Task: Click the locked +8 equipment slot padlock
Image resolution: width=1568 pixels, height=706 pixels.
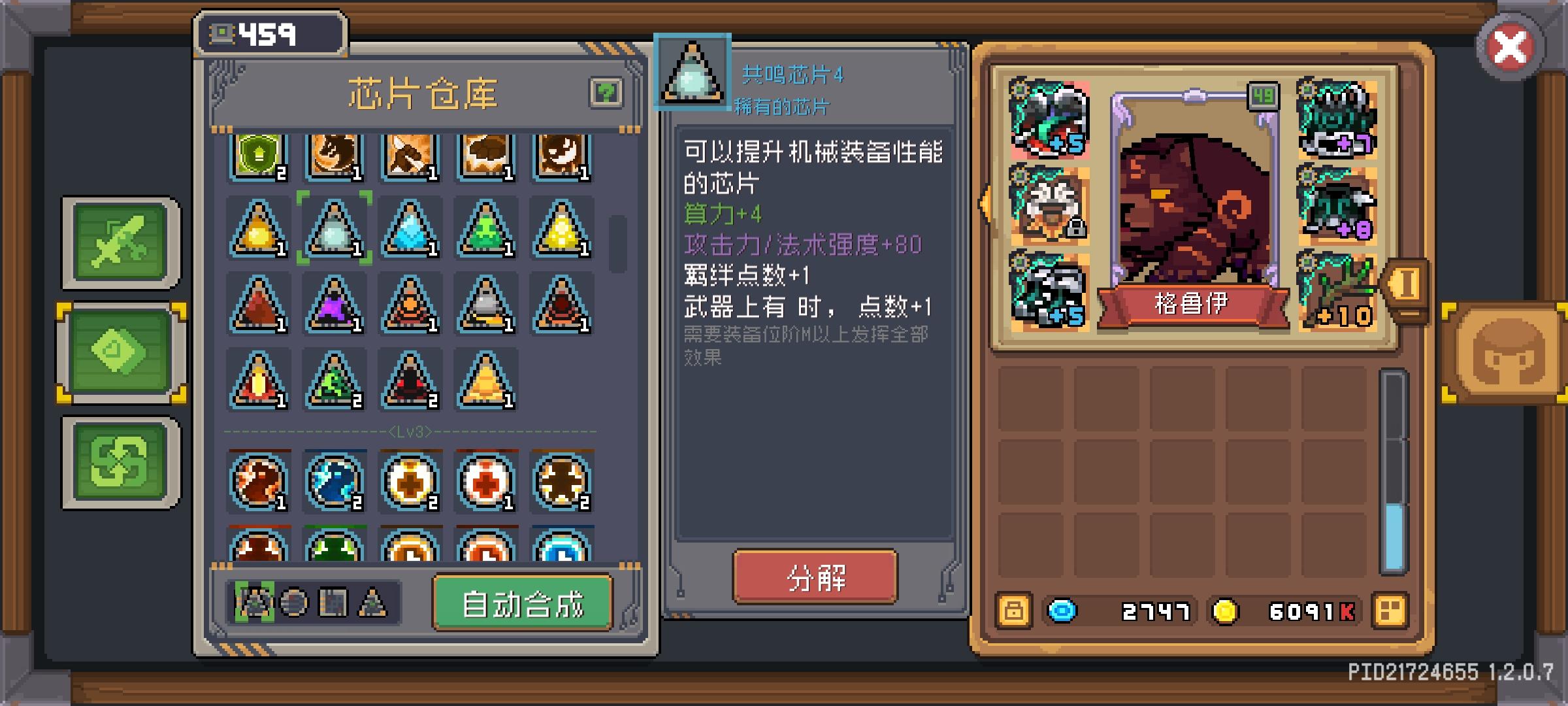Action: pyautogui.click(x=1075, y=227)
